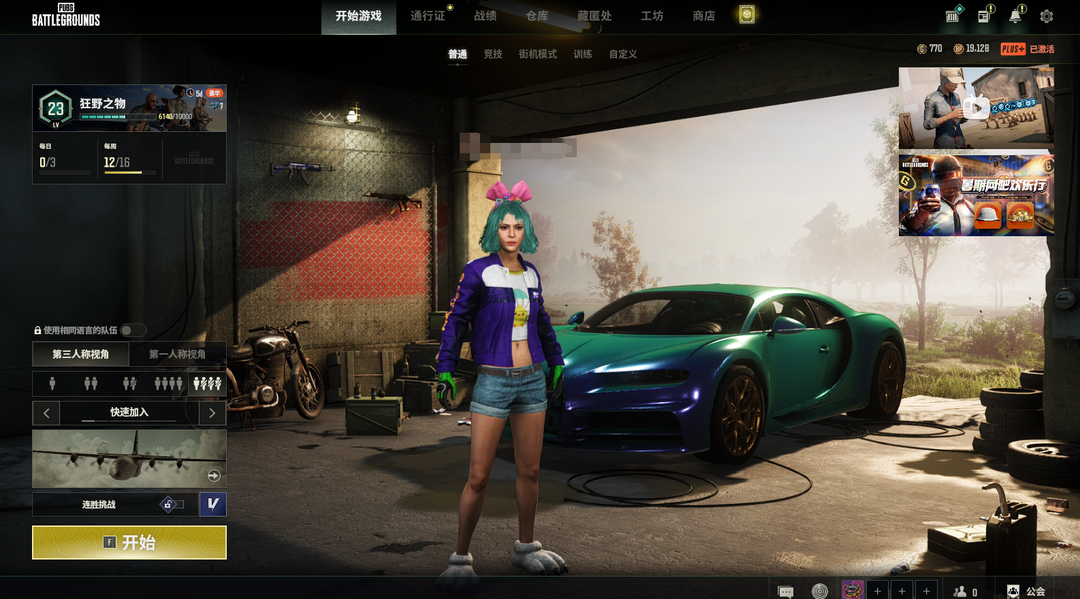Open the 通行证 (Pass) tab
The width and height of the screenshot is (1080, 599).
[x=427, y=16]
